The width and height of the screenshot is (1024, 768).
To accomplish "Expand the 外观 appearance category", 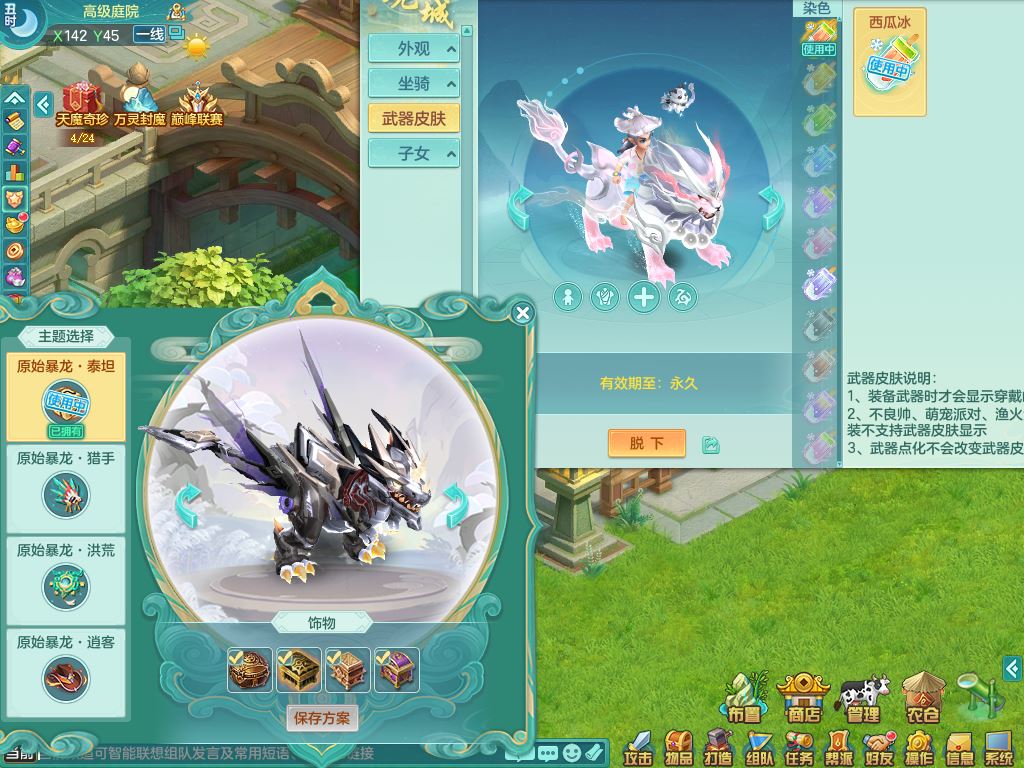I will pyautogui.click(x=414, y=48).
